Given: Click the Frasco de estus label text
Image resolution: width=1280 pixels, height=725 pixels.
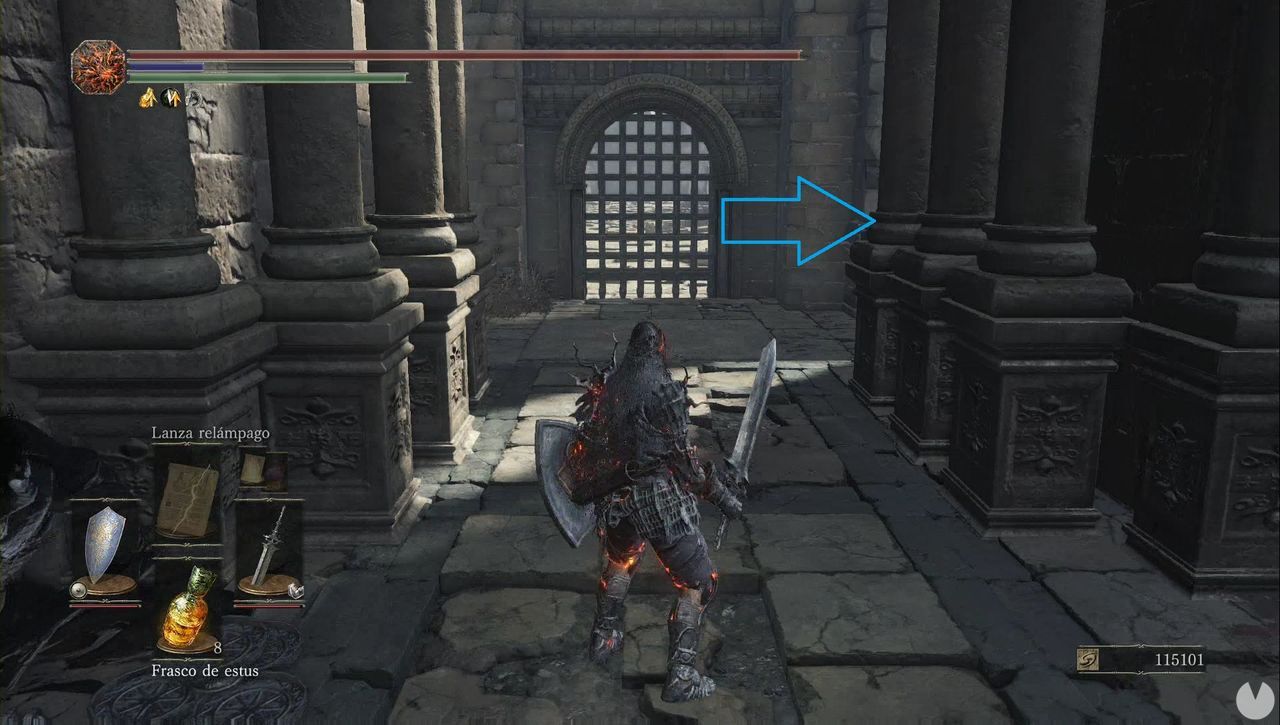Looking at the screenshot, I should point(205,671).
